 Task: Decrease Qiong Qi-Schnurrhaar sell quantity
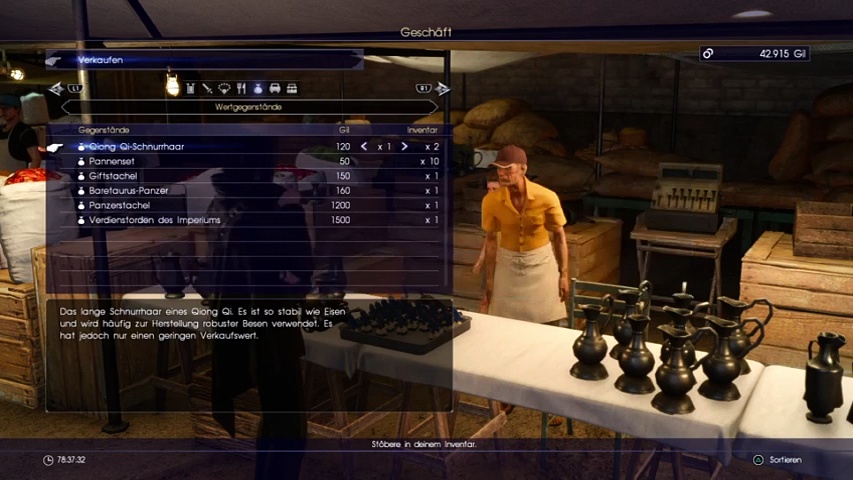[x=364, y=147]
